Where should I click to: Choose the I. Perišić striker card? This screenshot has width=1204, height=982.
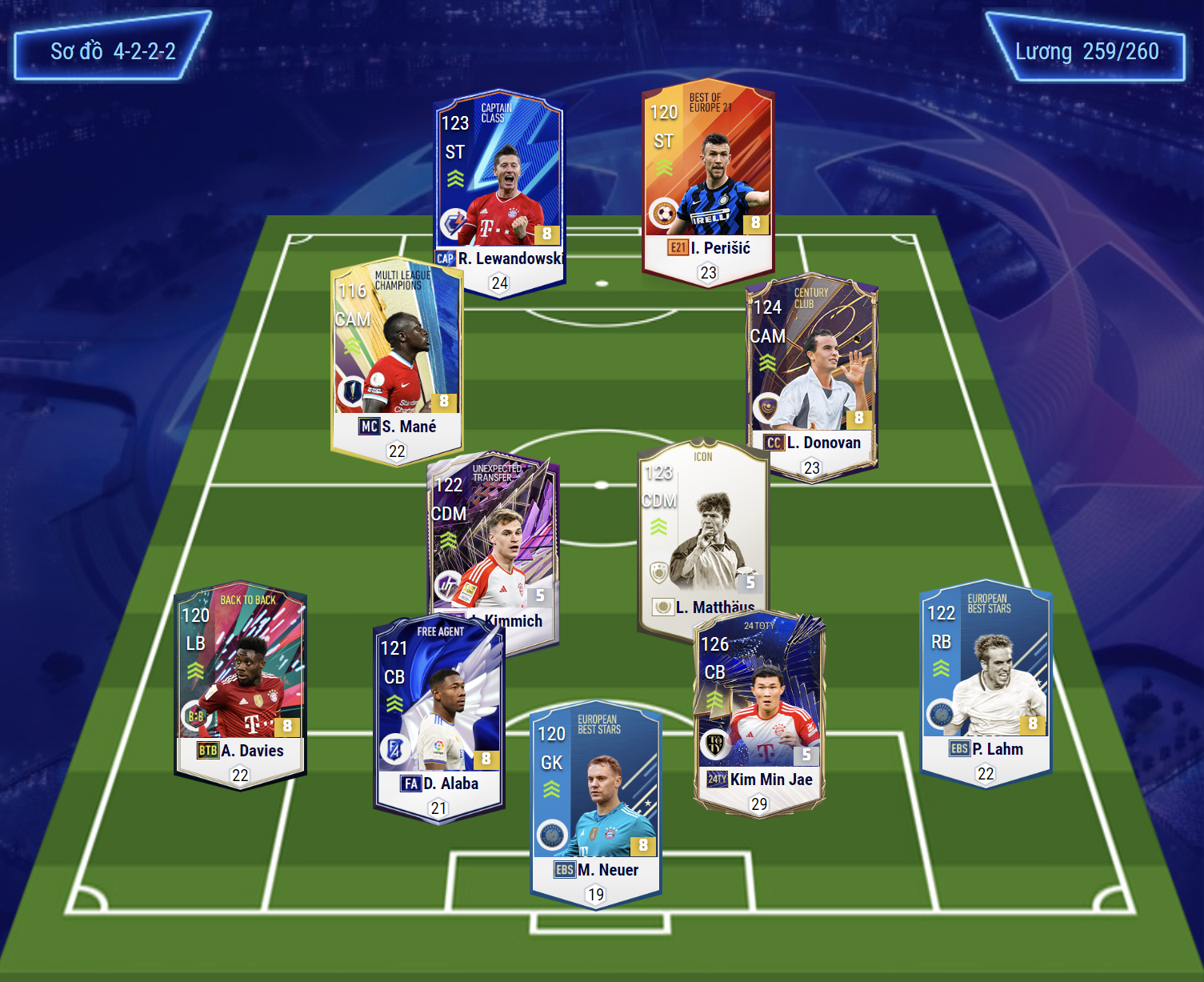tap(707, 180)
